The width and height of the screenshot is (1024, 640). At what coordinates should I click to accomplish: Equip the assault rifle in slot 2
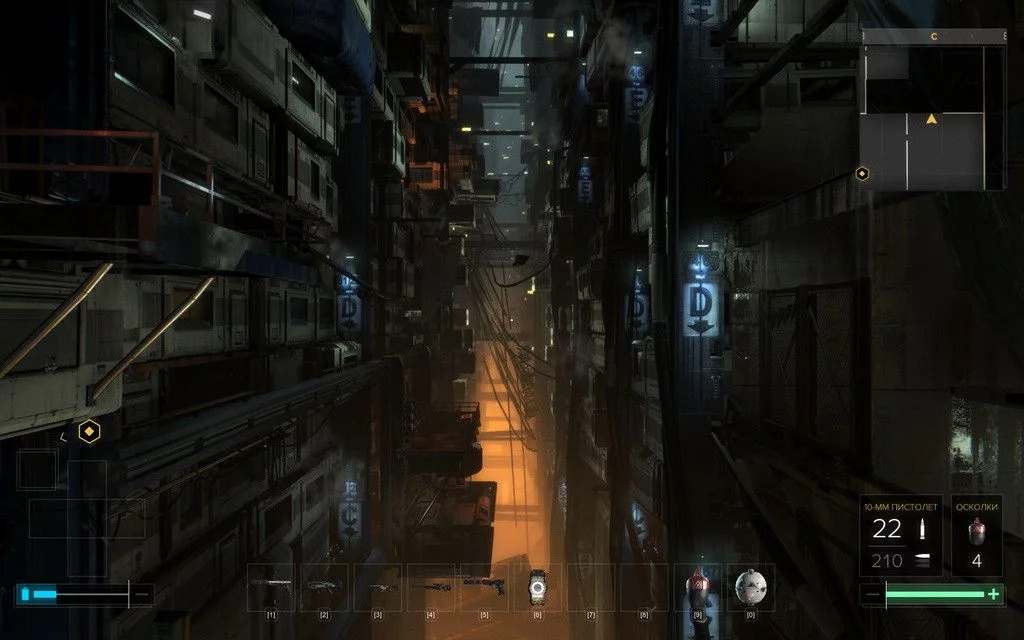[324, 585]
